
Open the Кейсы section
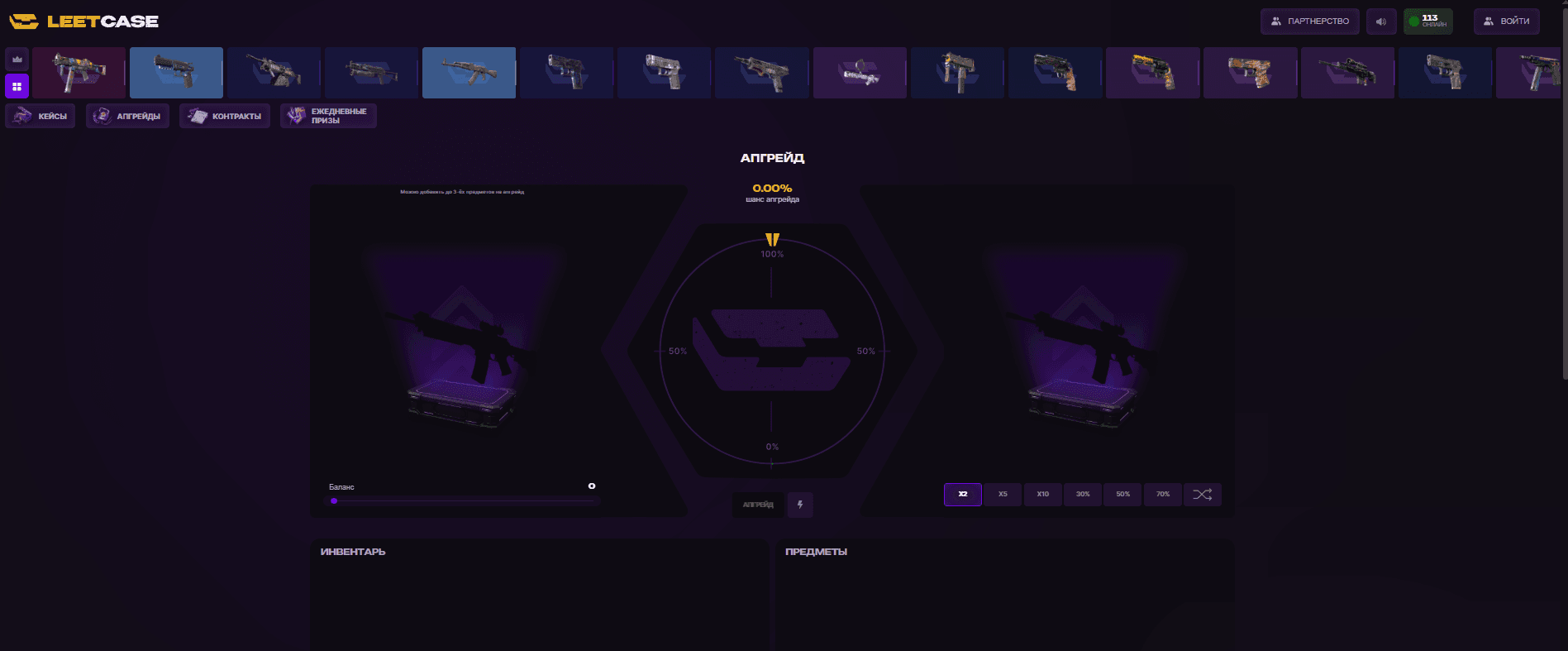41,116
